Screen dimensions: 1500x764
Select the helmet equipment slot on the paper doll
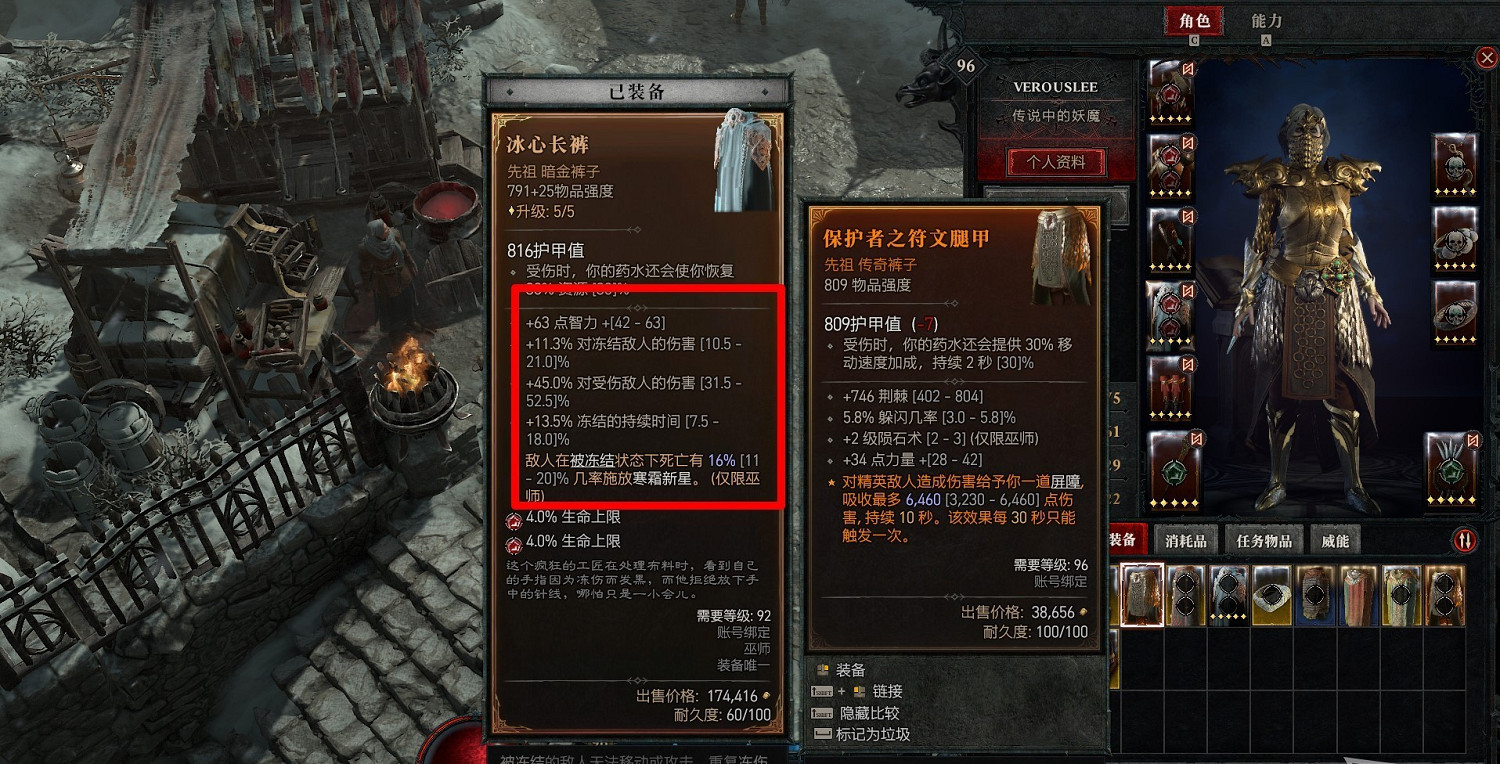pyautogui.click(x=1172, y=90)
